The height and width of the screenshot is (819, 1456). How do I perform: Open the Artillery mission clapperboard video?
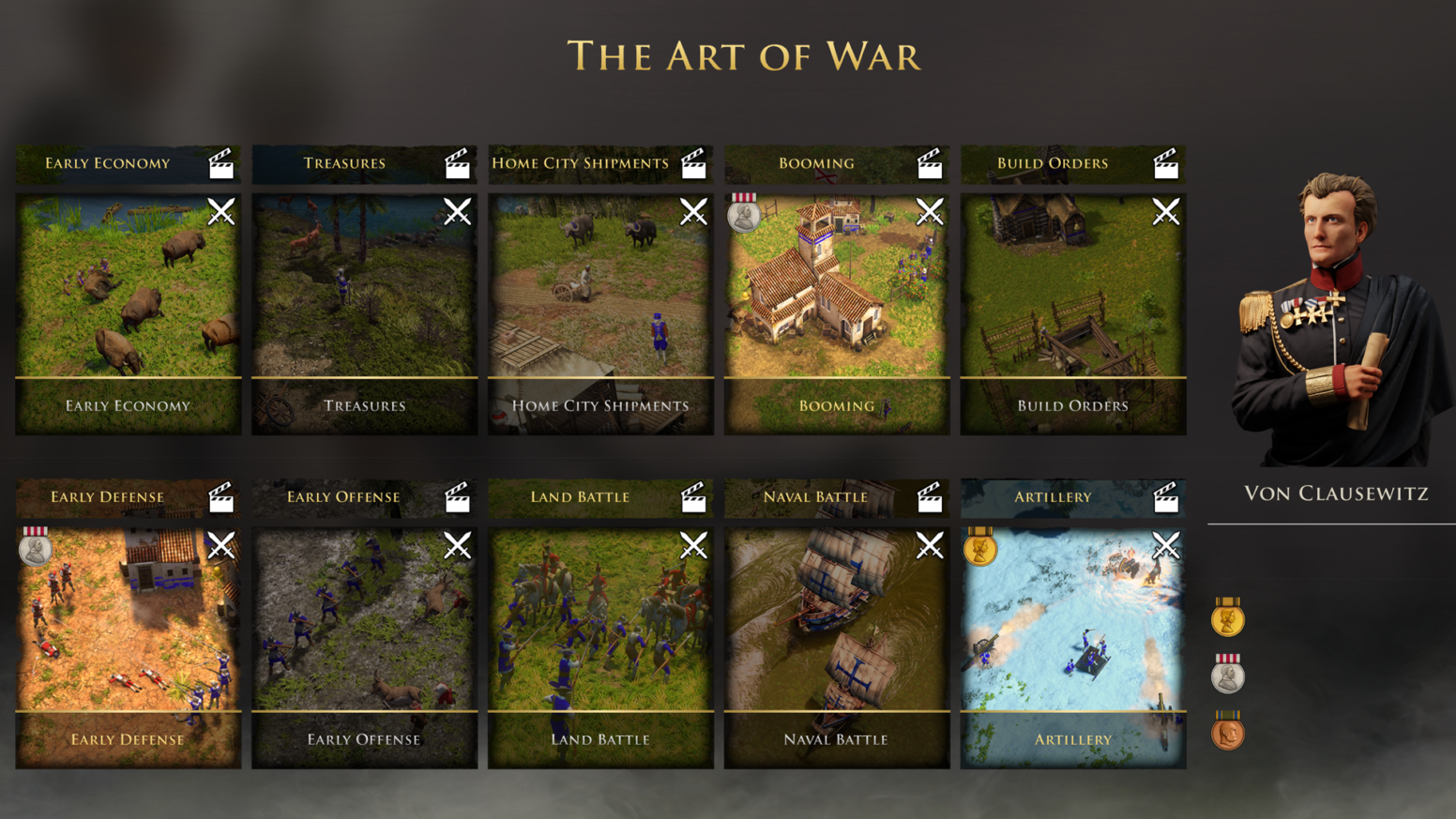[x=1167, y=498]
